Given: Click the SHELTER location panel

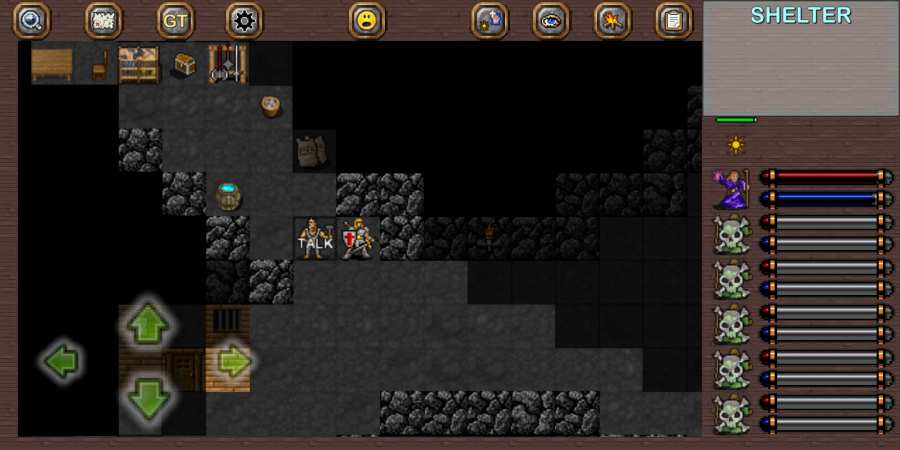Looking at the screenshot, I should [801, 59].
